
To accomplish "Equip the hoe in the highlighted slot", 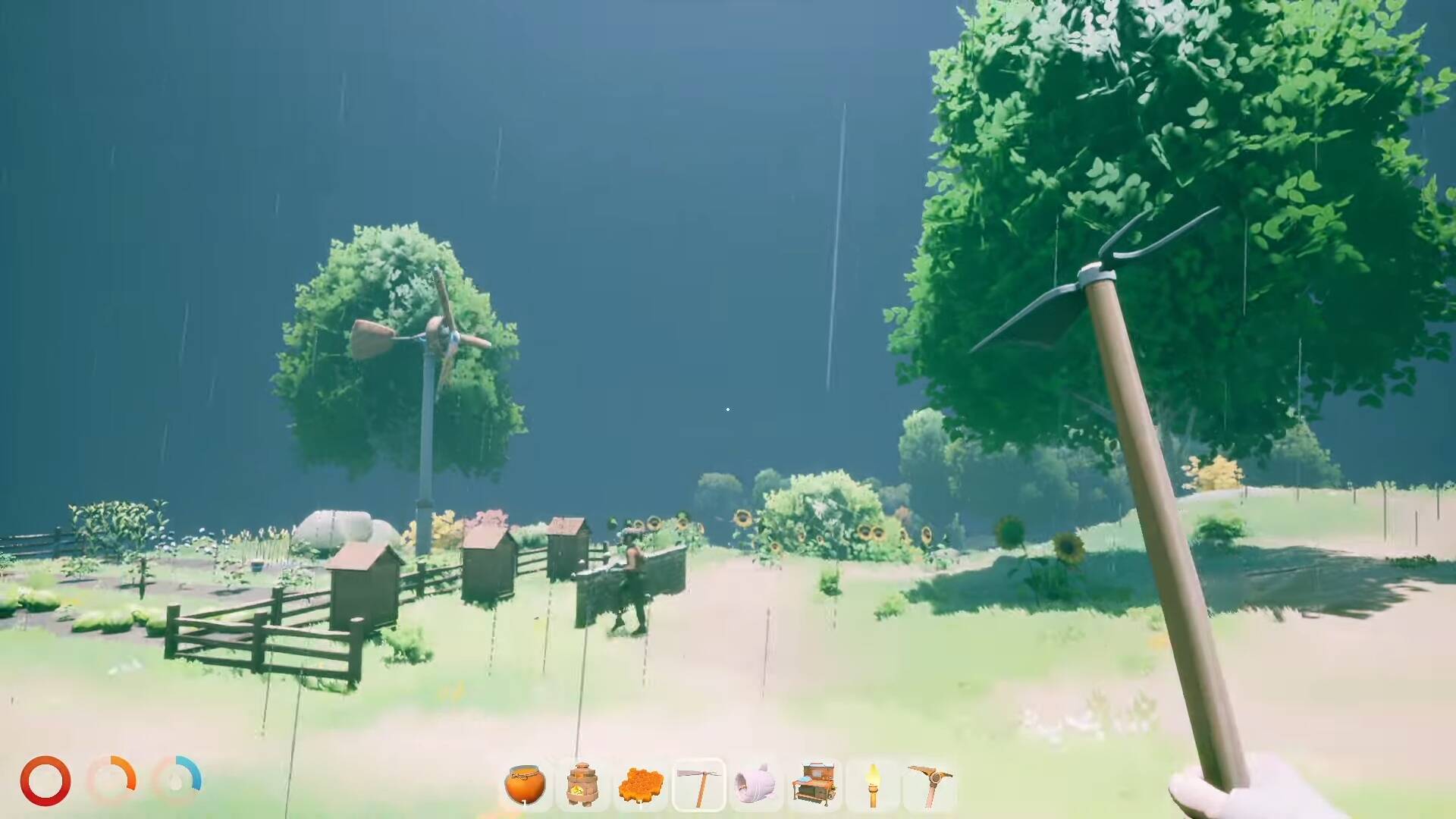I will [698, 785].
